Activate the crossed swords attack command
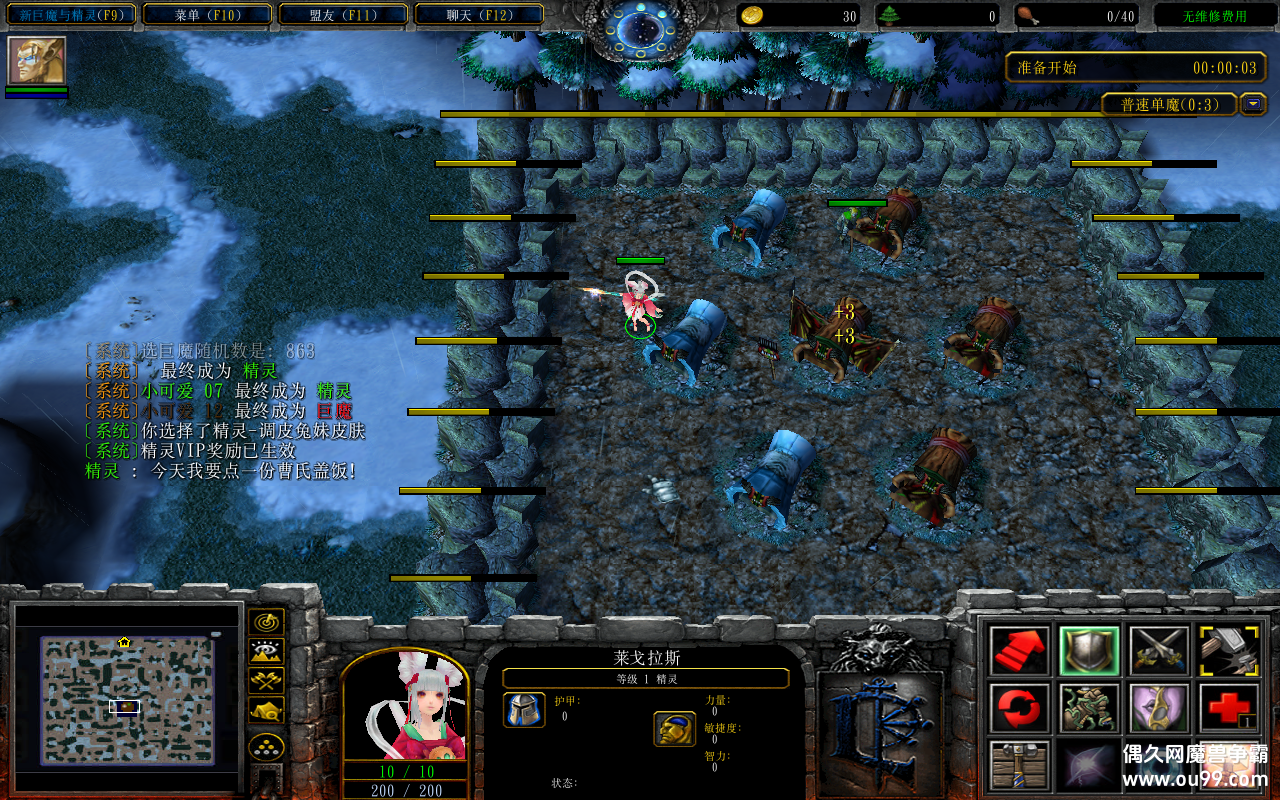Viewport: 1280px width, 800px height. pos(1159,651)
